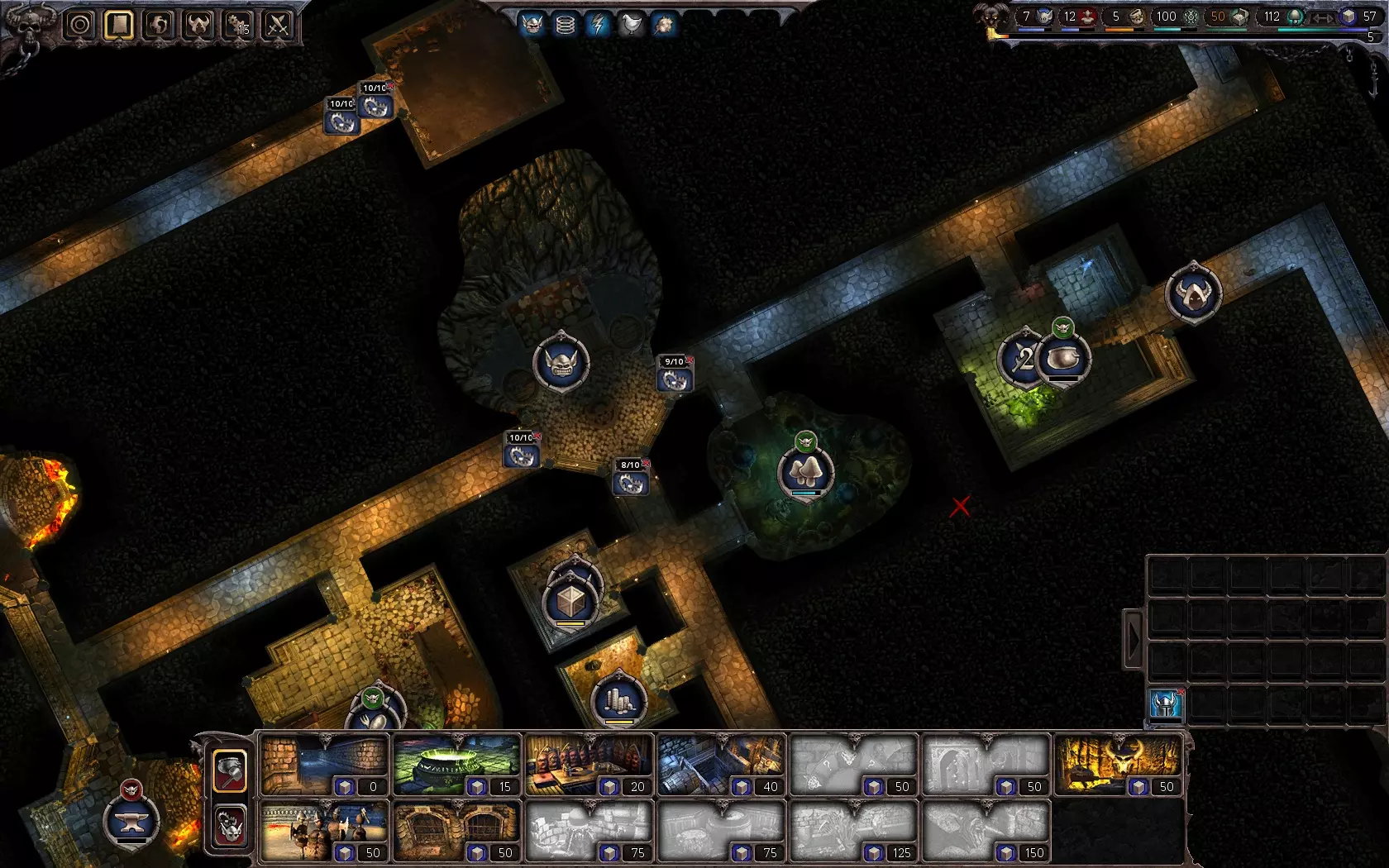Build the golden horned throne room

click(1118, 765)
